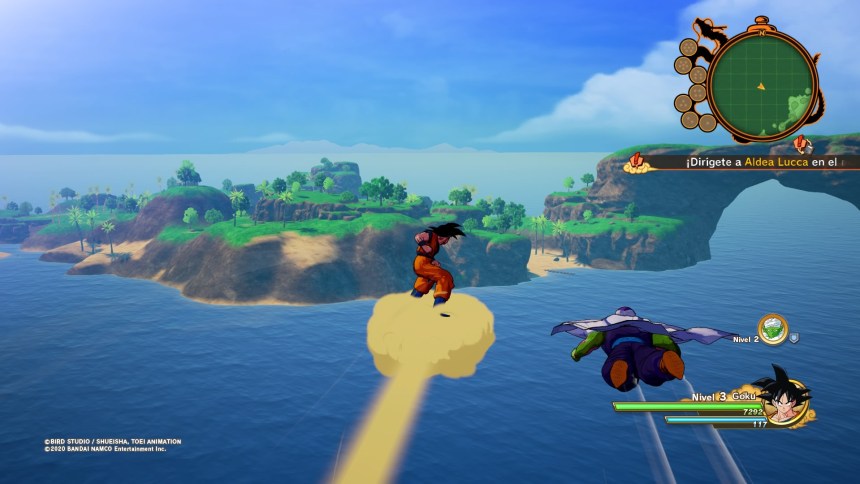The width and height of the screenshot is (860, 484).
Task: Select Piccolo's support character portrait
Action: tap(772, 328)
